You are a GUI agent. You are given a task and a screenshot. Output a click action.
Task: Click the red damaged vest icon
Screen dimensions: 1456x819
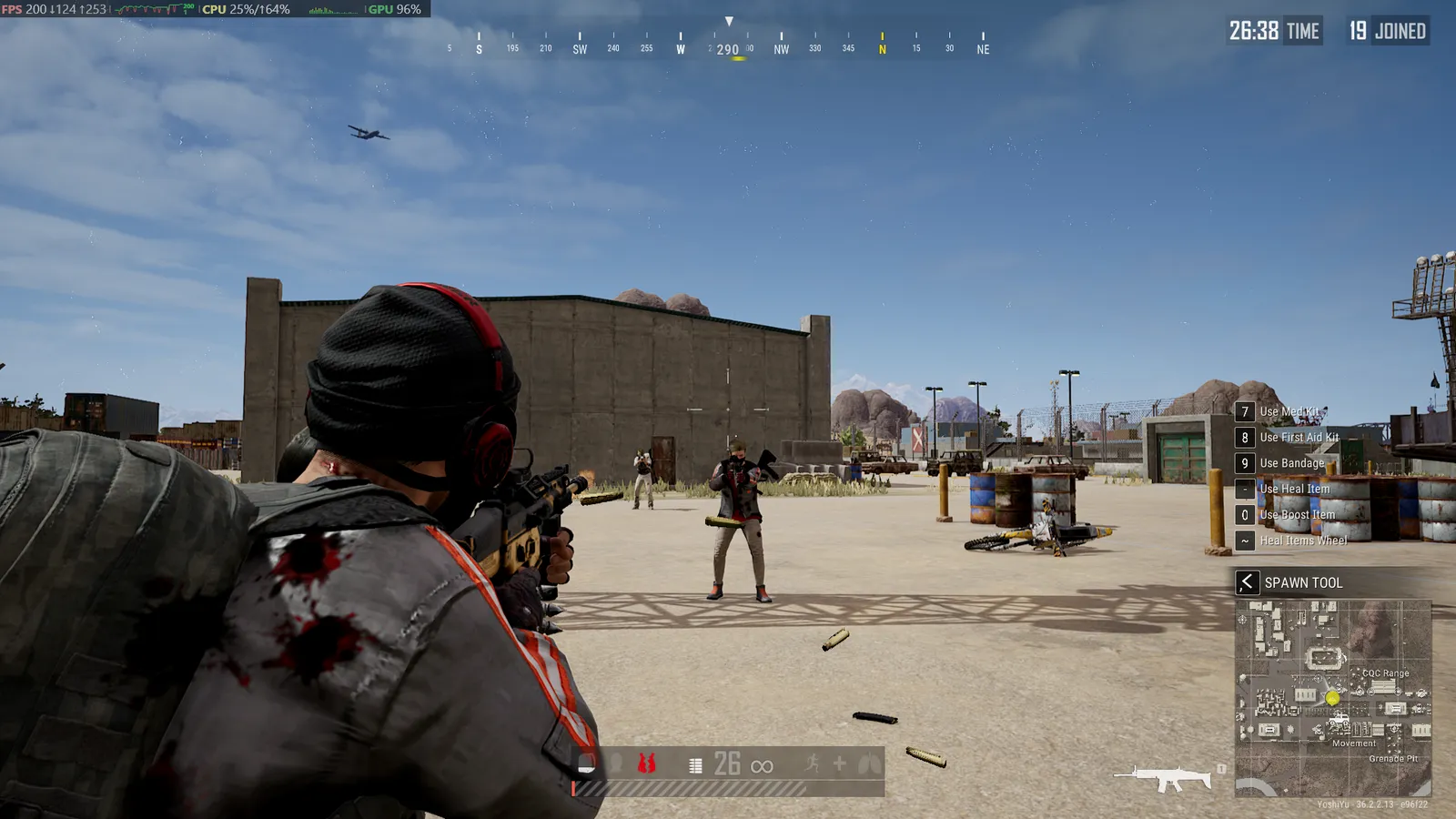coord(646,763)
